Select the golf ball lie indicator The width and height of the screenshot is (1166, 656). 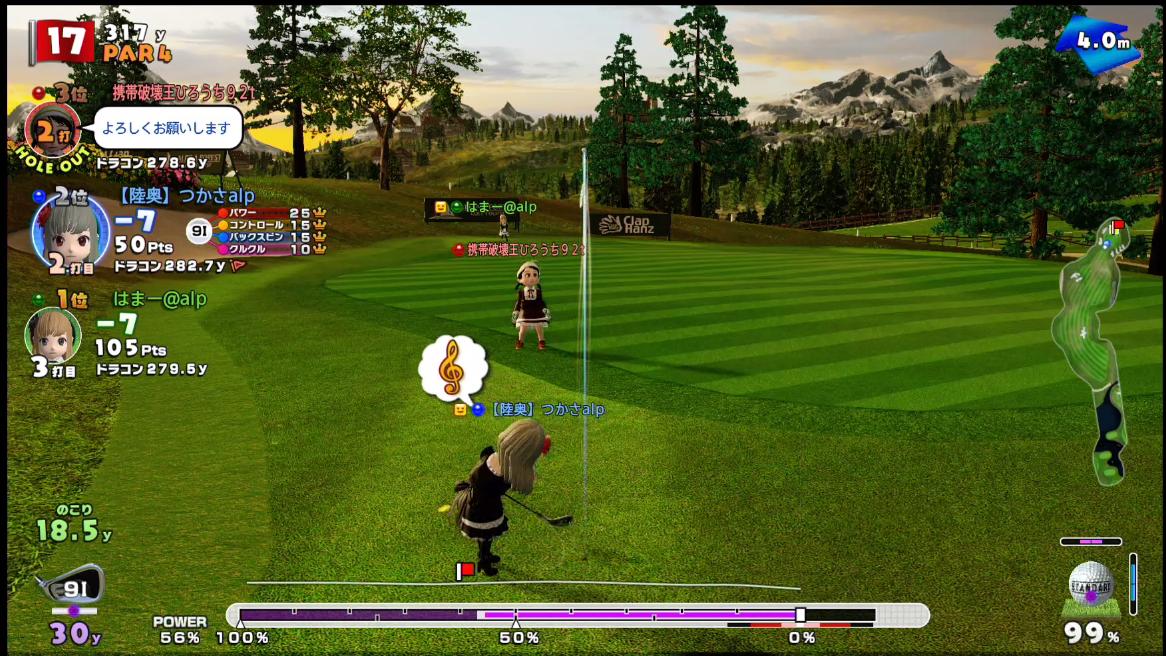[x=1090, y=588]
